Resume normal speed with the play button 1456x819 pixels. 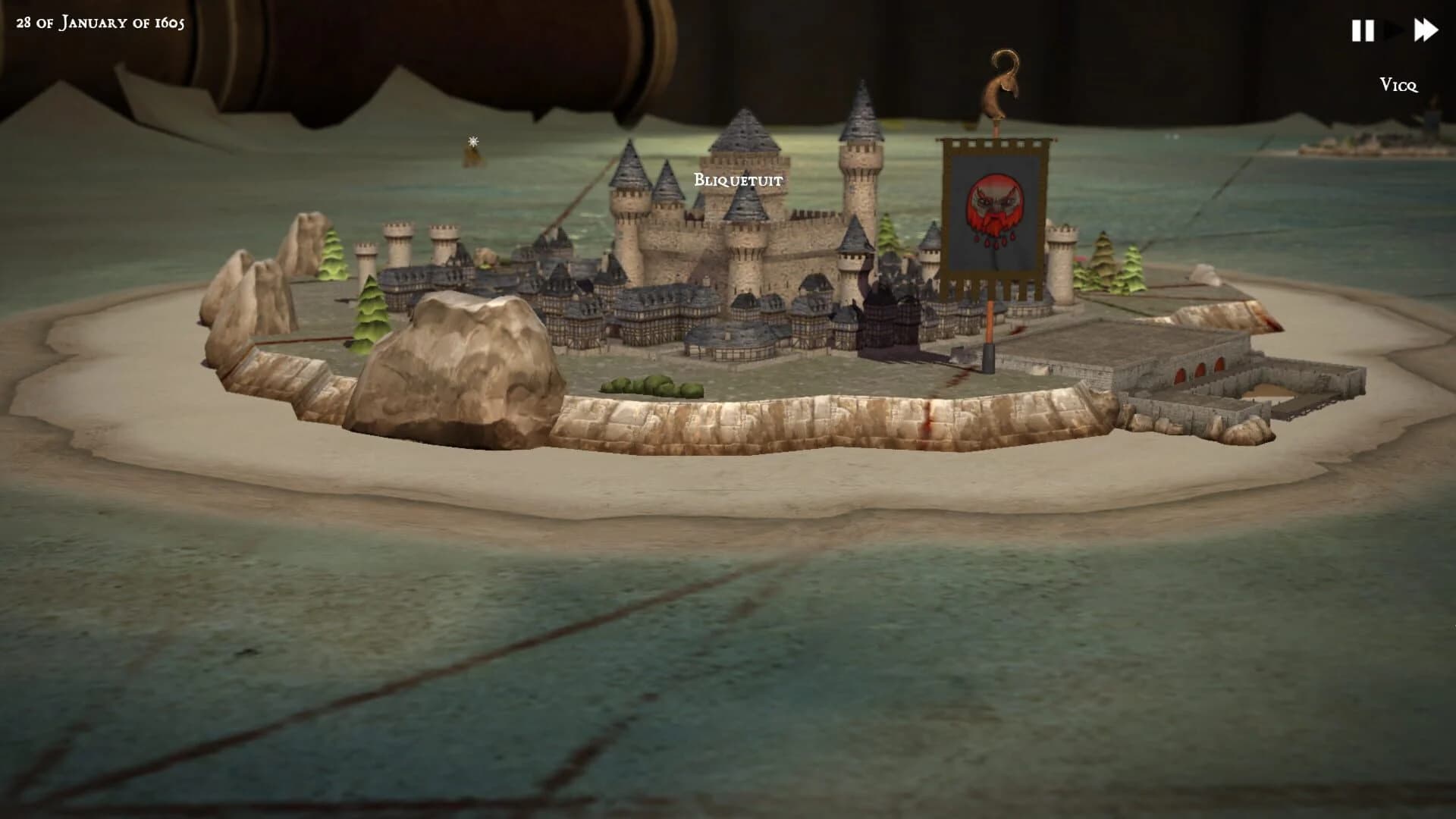click(x=1395, y=30)
